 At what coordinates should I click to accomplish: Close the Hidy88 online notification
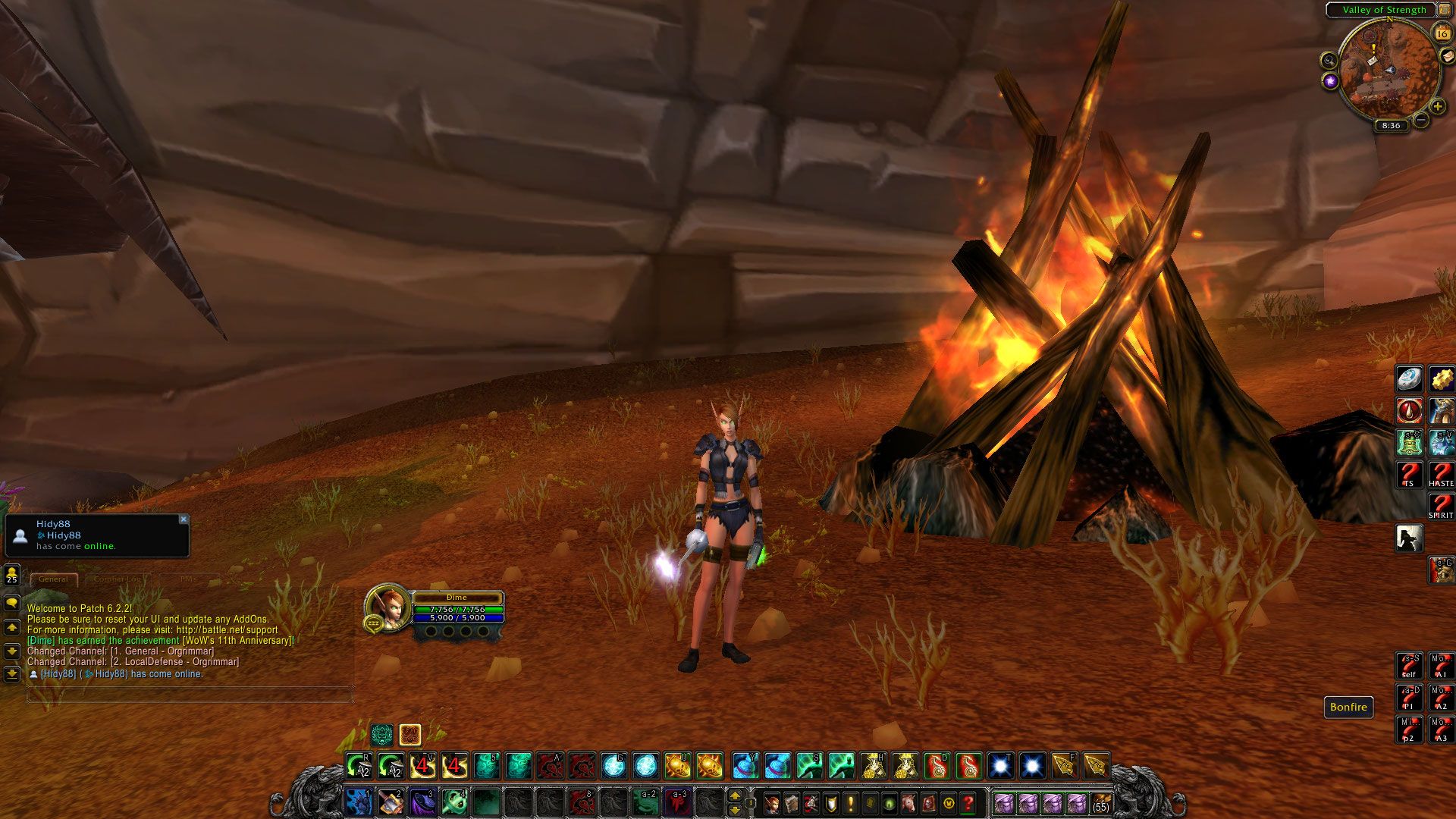tap(183, 519)
